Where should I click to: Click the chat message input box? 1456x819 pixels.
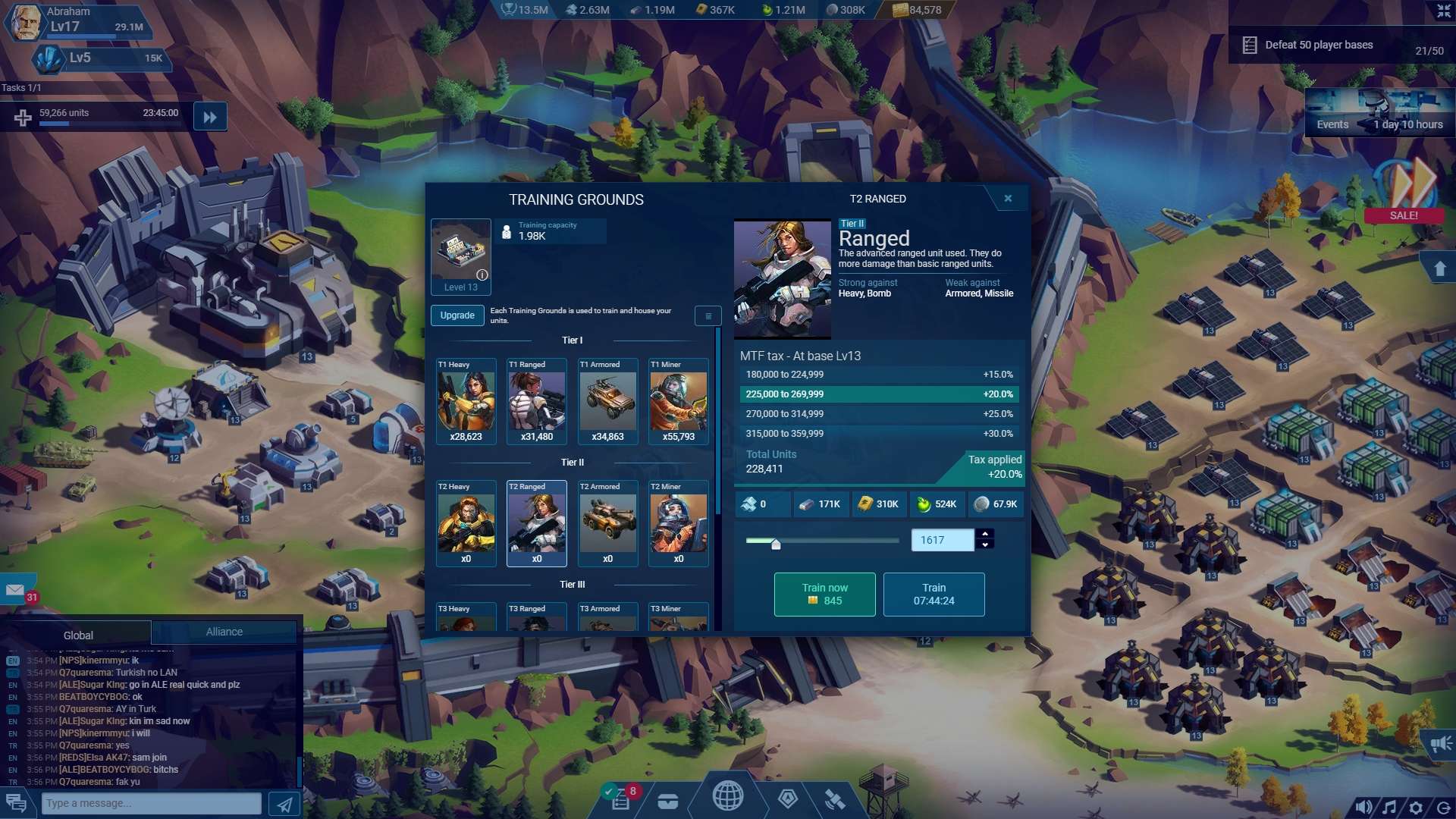153,803
